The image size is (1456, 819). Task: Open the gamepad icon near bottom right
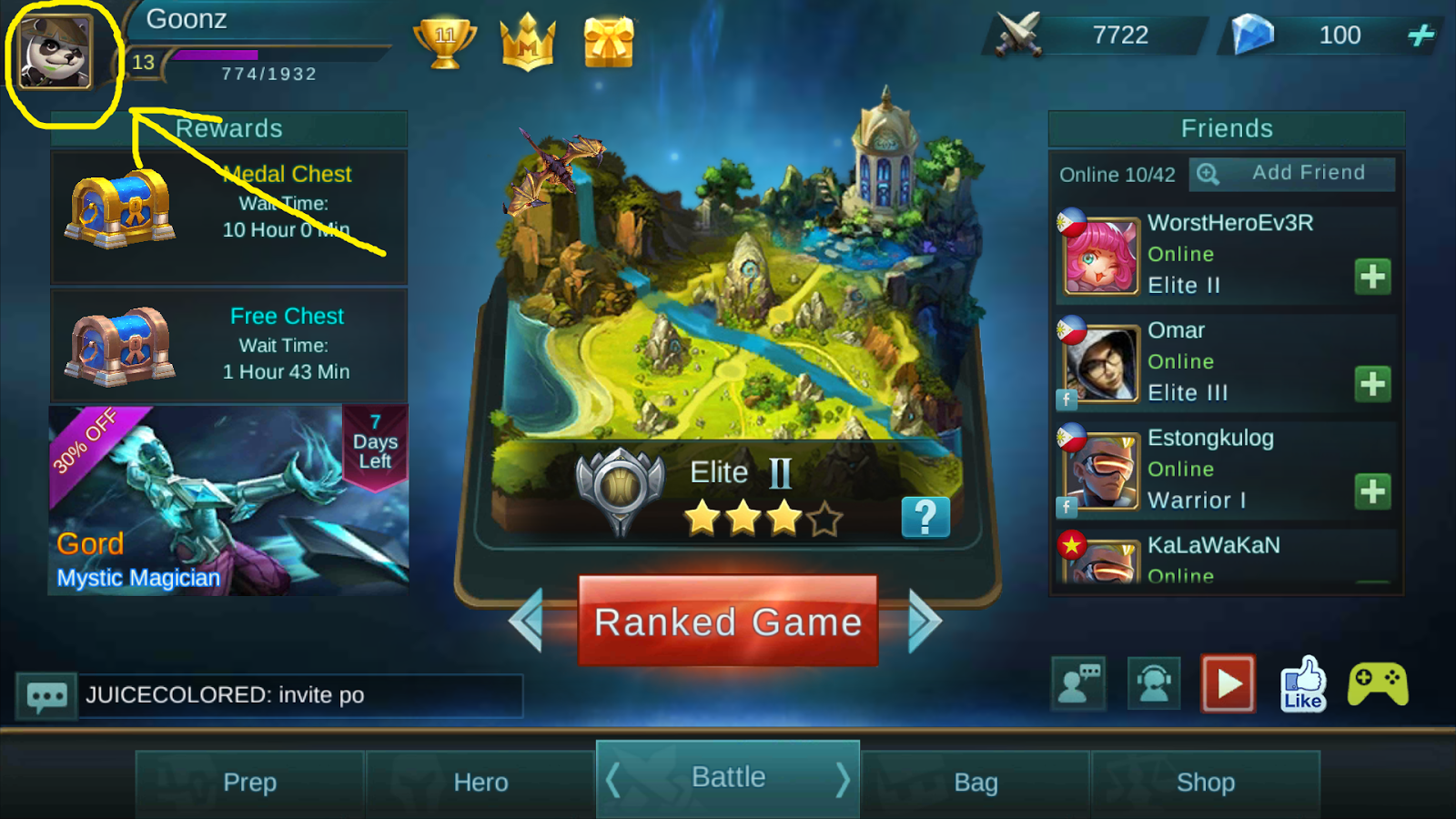[x=1376, y=682]
